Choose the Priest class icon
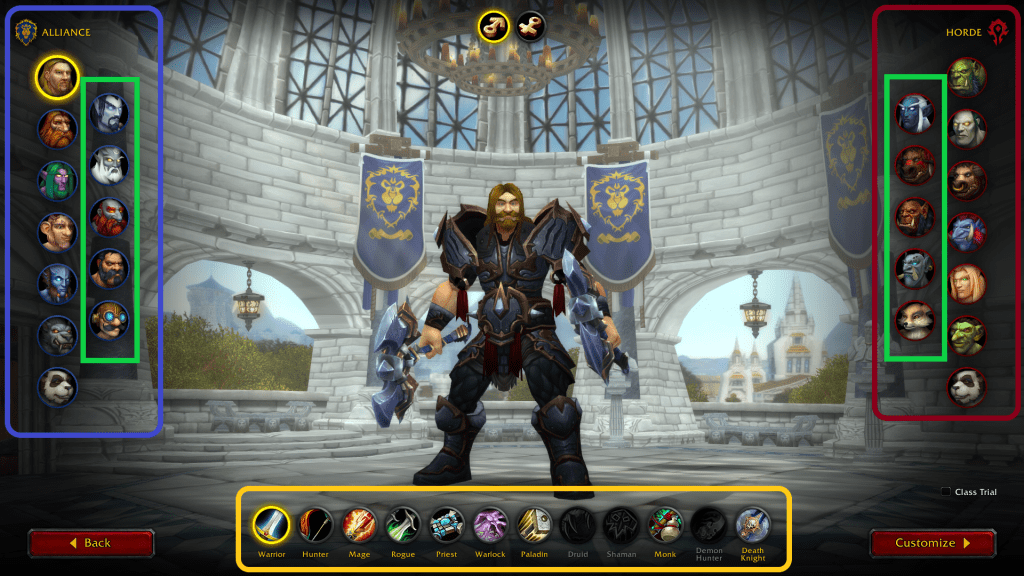 [x=447, y=524]
